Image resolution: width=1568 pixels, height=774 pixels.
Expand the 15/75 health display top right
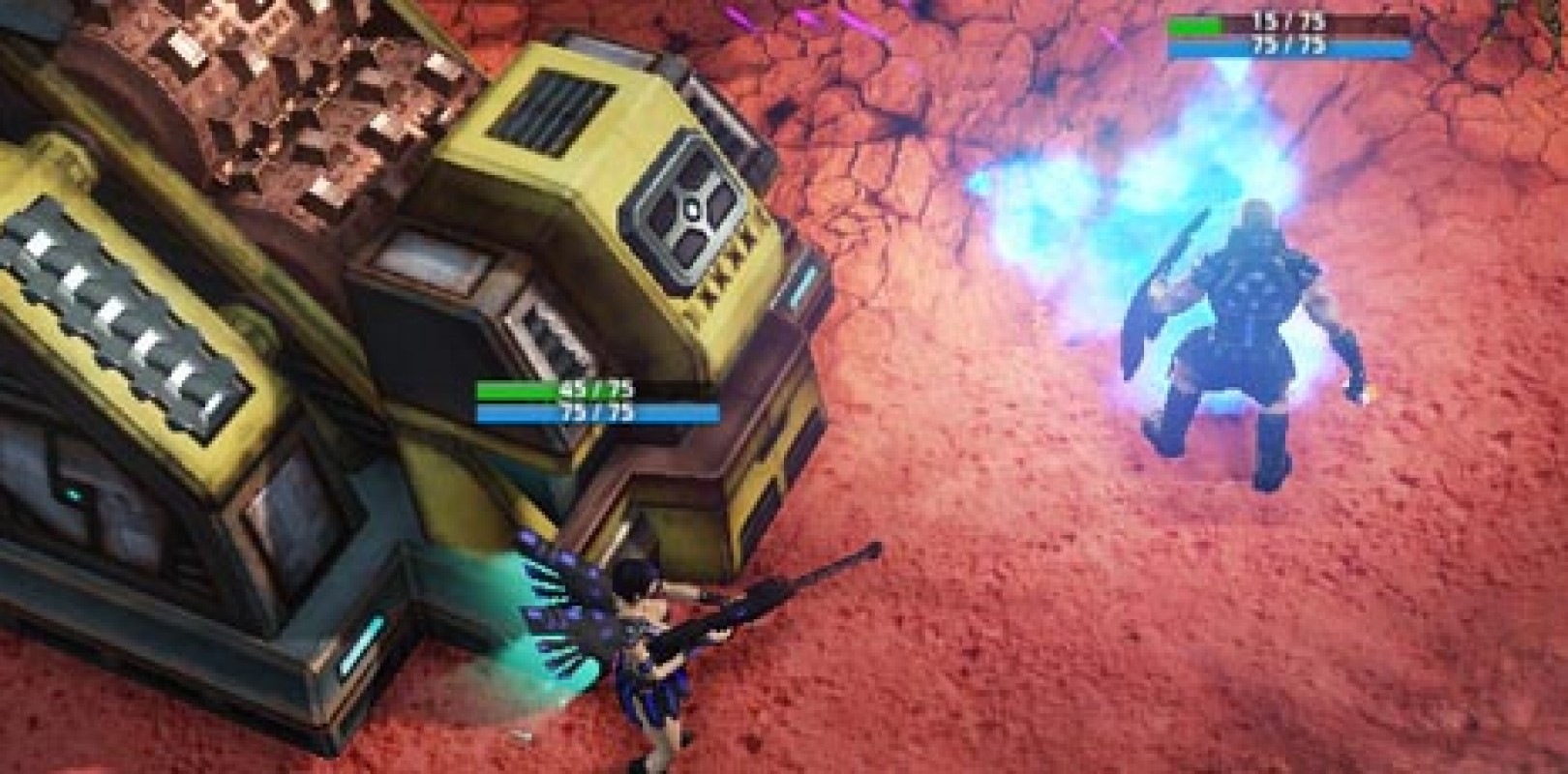click(x=1258, y=19)
